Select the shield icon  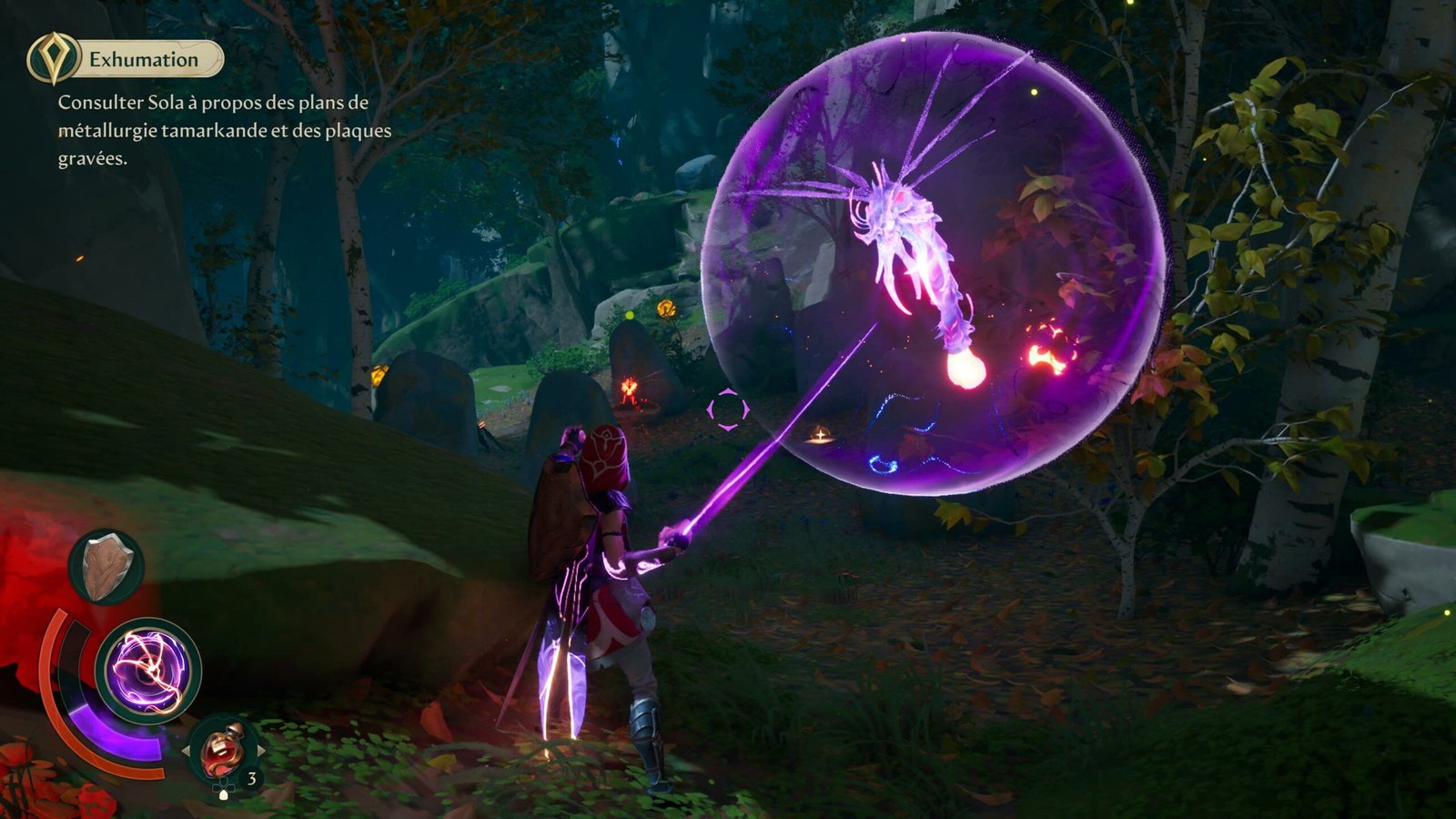pyautogui.click(x=107, y=567)
